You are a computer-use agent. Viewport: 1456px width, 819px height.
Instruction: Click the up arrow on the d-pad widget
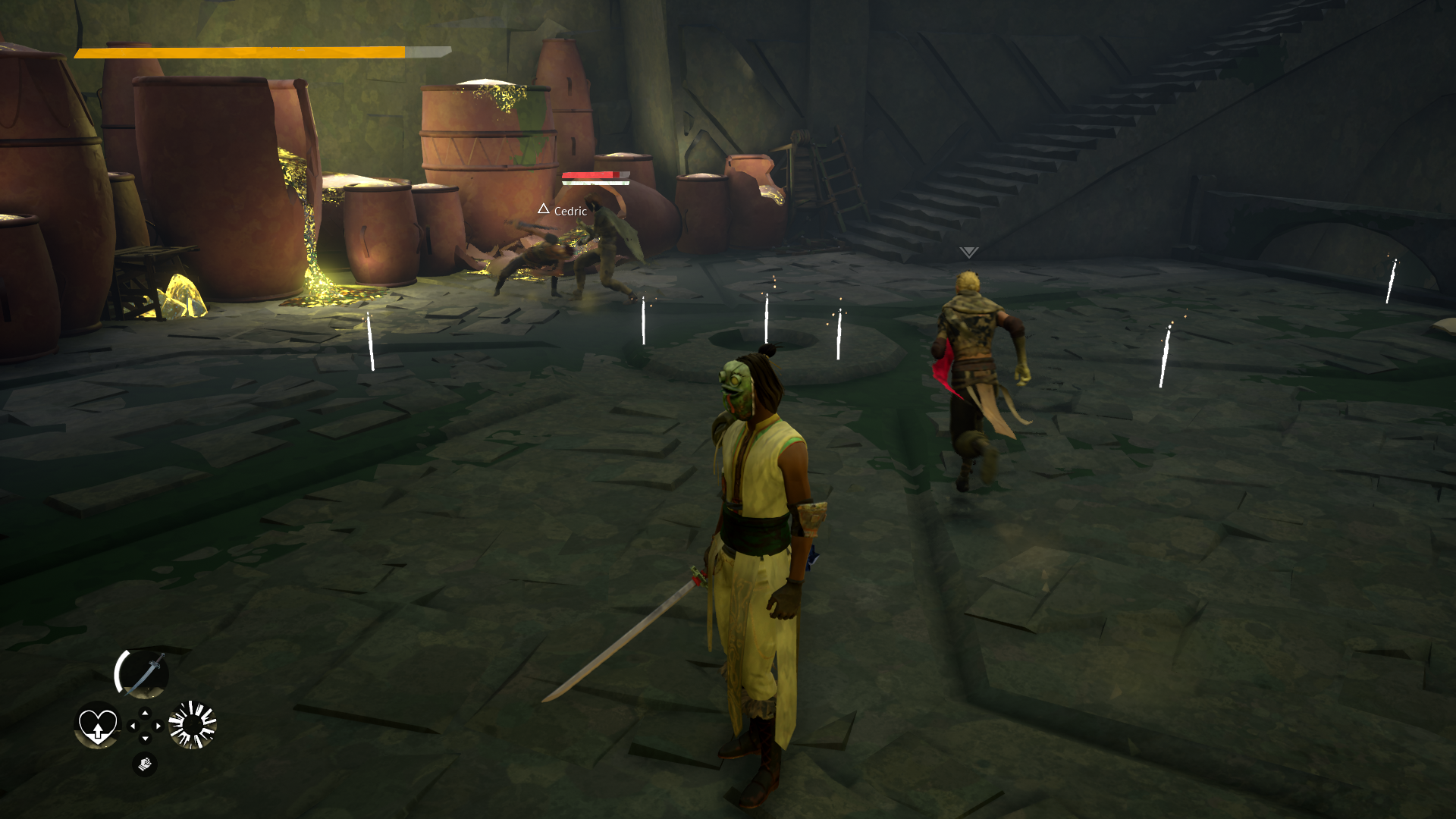[145, 713]
